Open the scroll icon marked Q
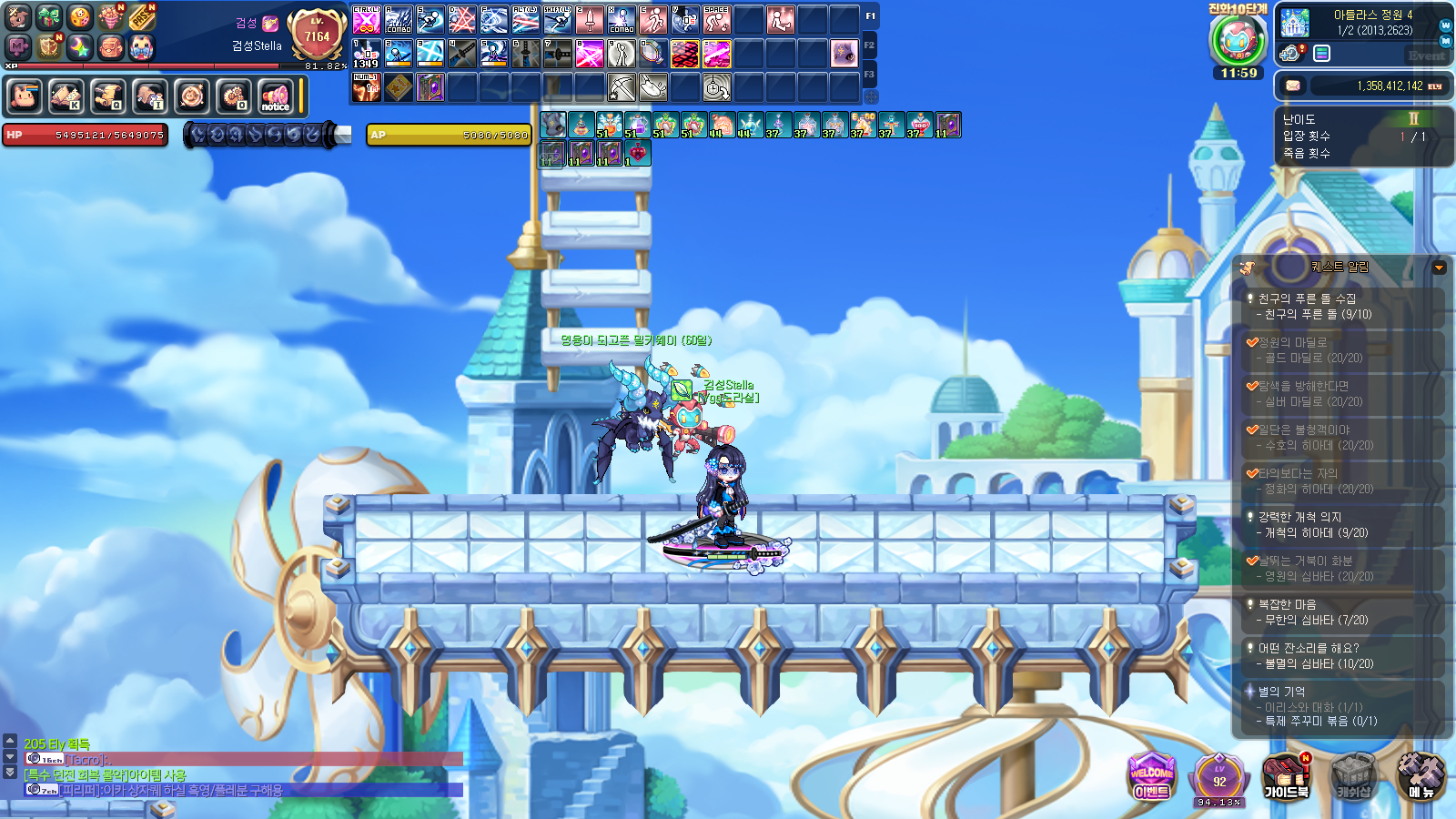 coord(107,96)
